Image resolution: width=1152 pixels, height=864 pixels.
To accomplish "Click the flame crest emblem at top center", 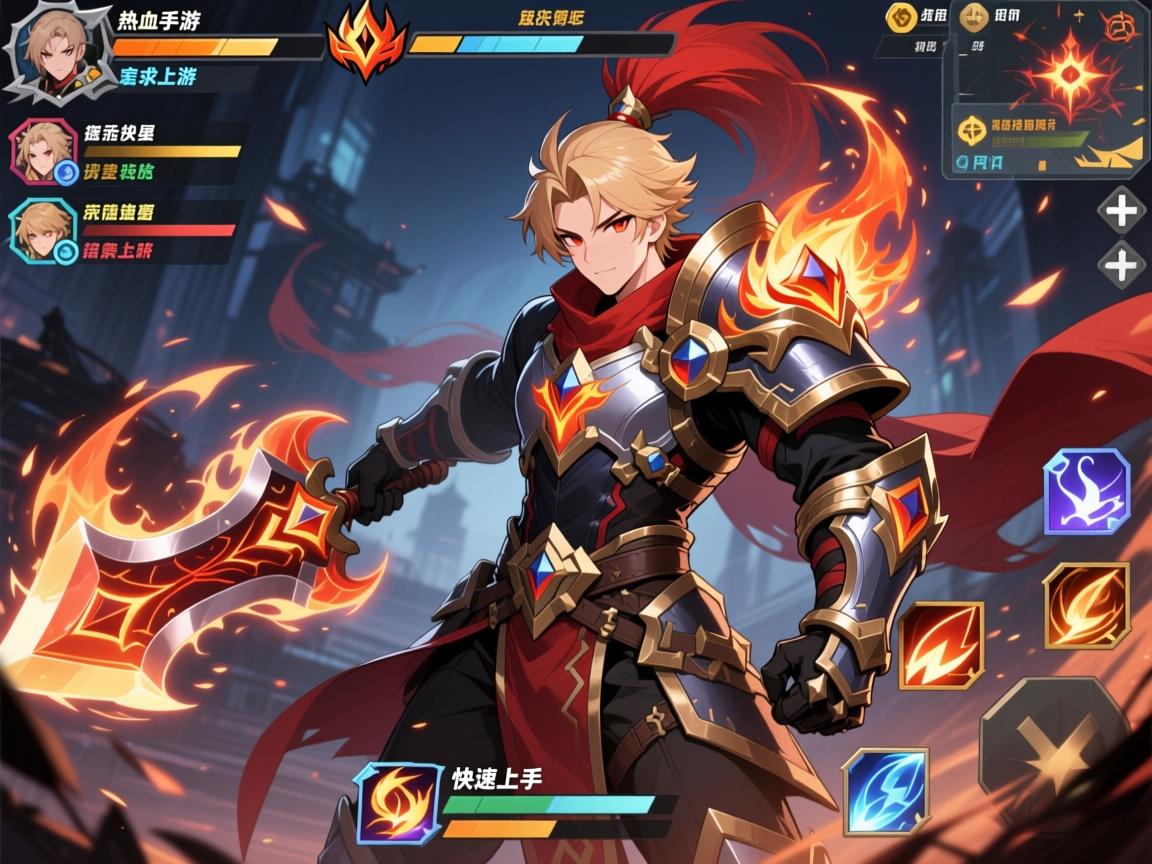I will coord(366,42).
